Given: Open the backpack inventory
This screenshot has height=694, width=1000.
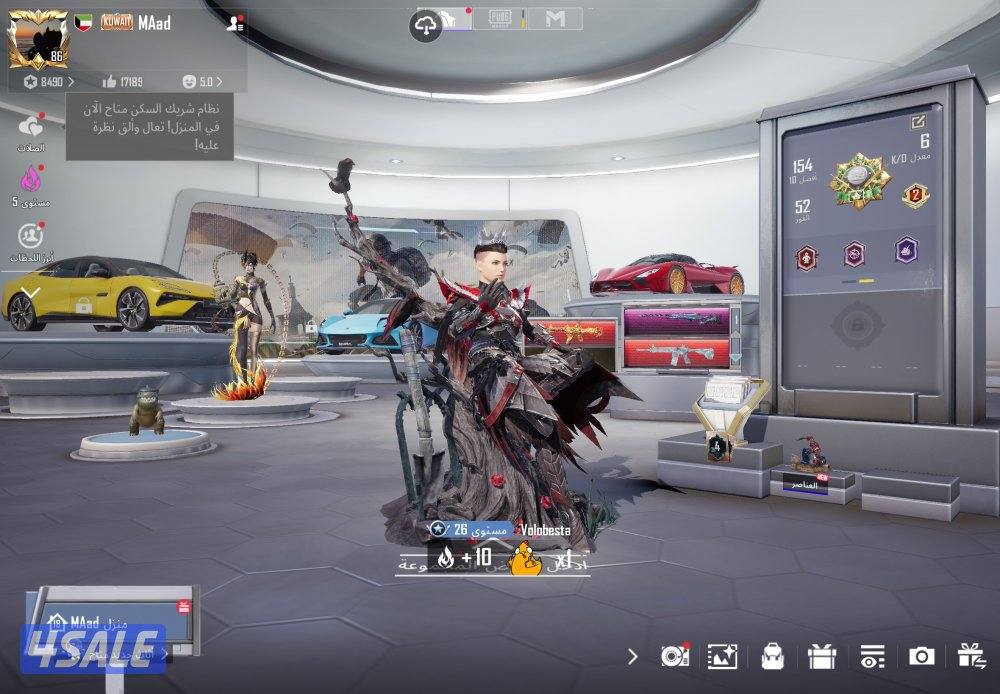Looking at the screenshot, I should (771, 656).
